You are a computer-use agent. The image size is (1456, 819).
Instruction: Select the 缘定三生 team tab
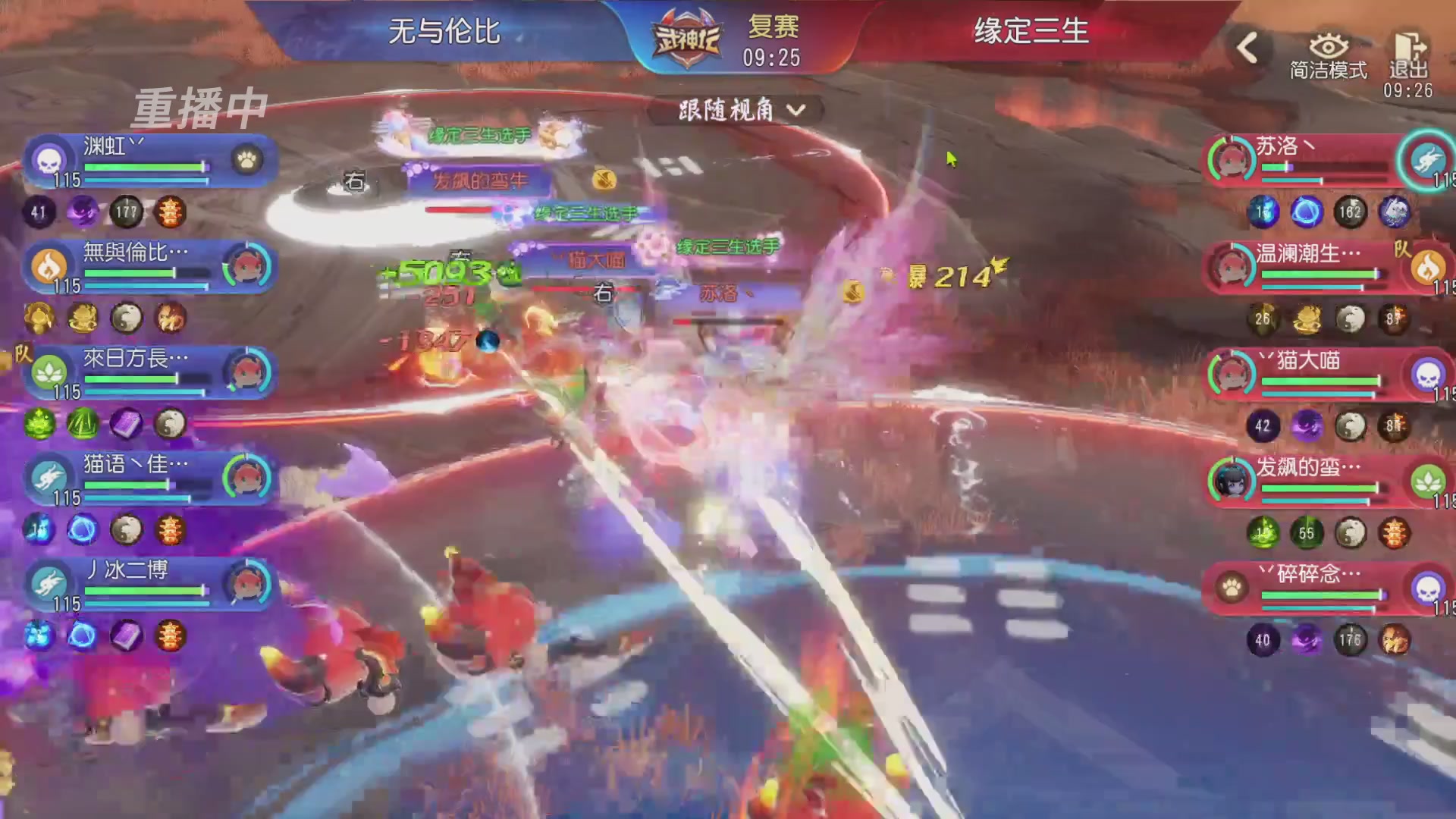1028,32
